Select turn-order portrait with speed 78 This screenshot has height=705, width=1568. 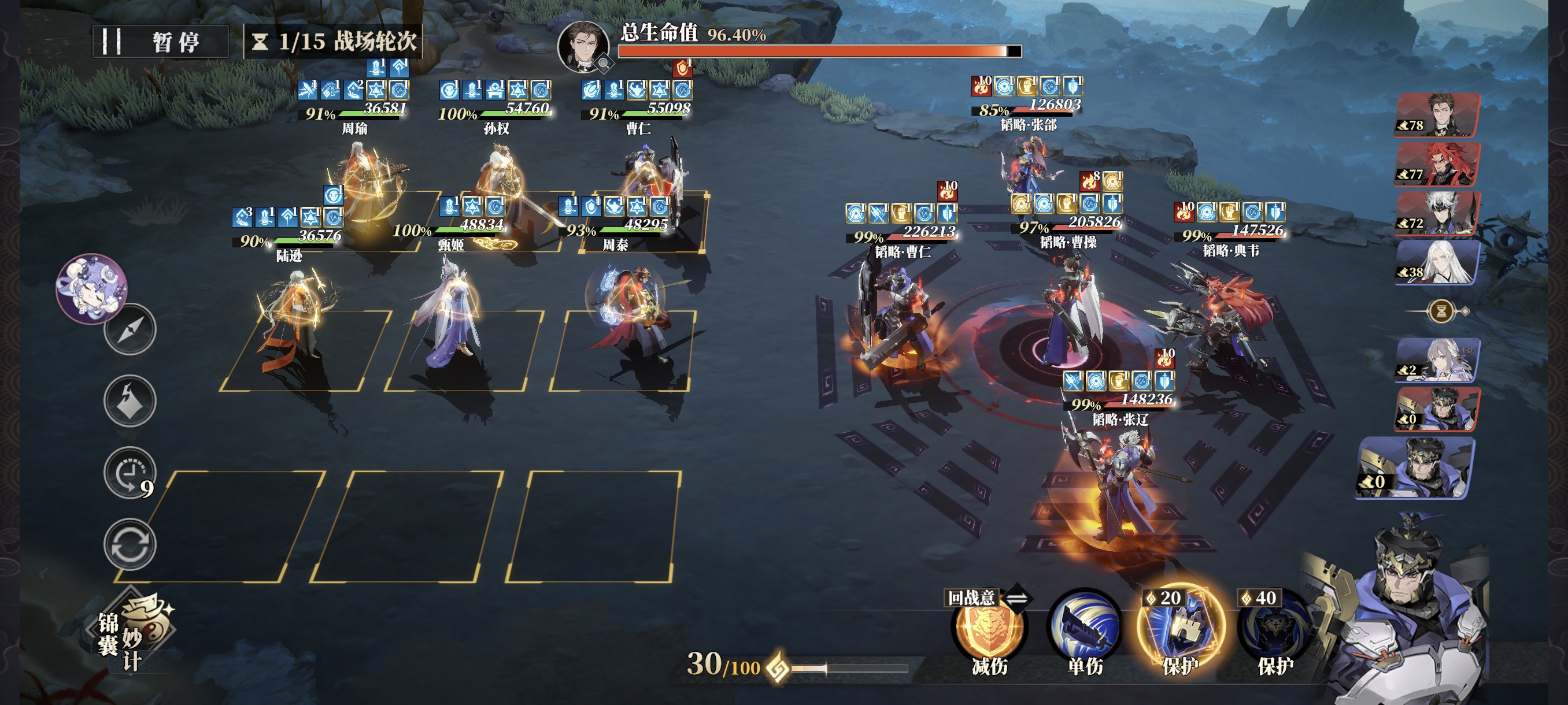(1438, 115)
